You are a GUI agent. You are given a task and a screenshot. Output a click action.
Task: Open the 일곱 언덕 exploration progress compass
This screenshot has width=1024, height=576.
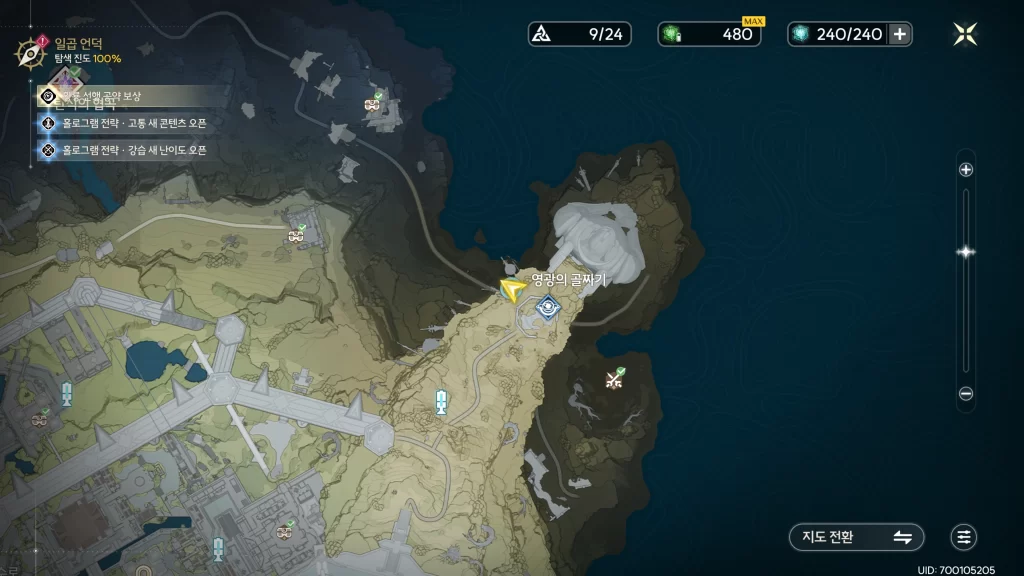pos(27,51)
